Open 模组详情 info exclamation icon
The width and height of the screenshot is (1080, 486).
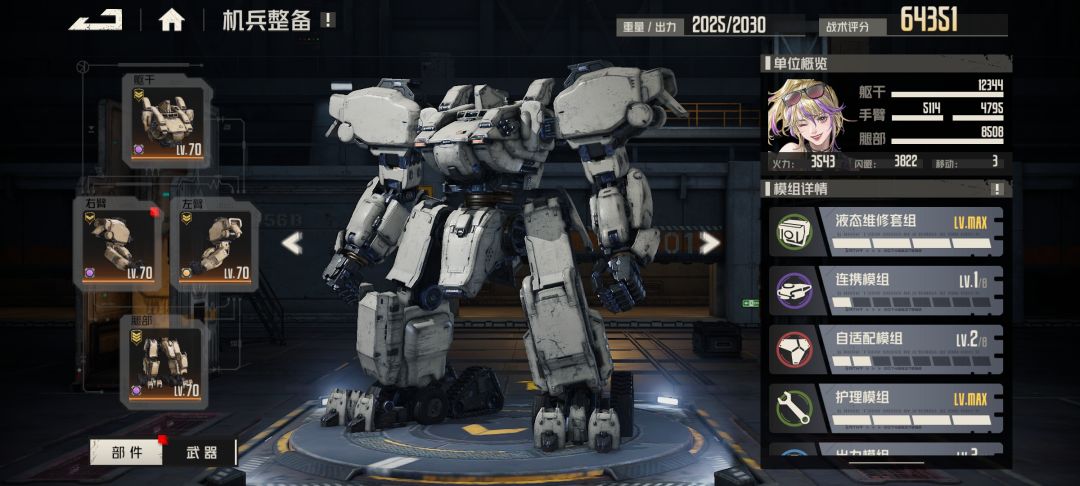(996, 189)
